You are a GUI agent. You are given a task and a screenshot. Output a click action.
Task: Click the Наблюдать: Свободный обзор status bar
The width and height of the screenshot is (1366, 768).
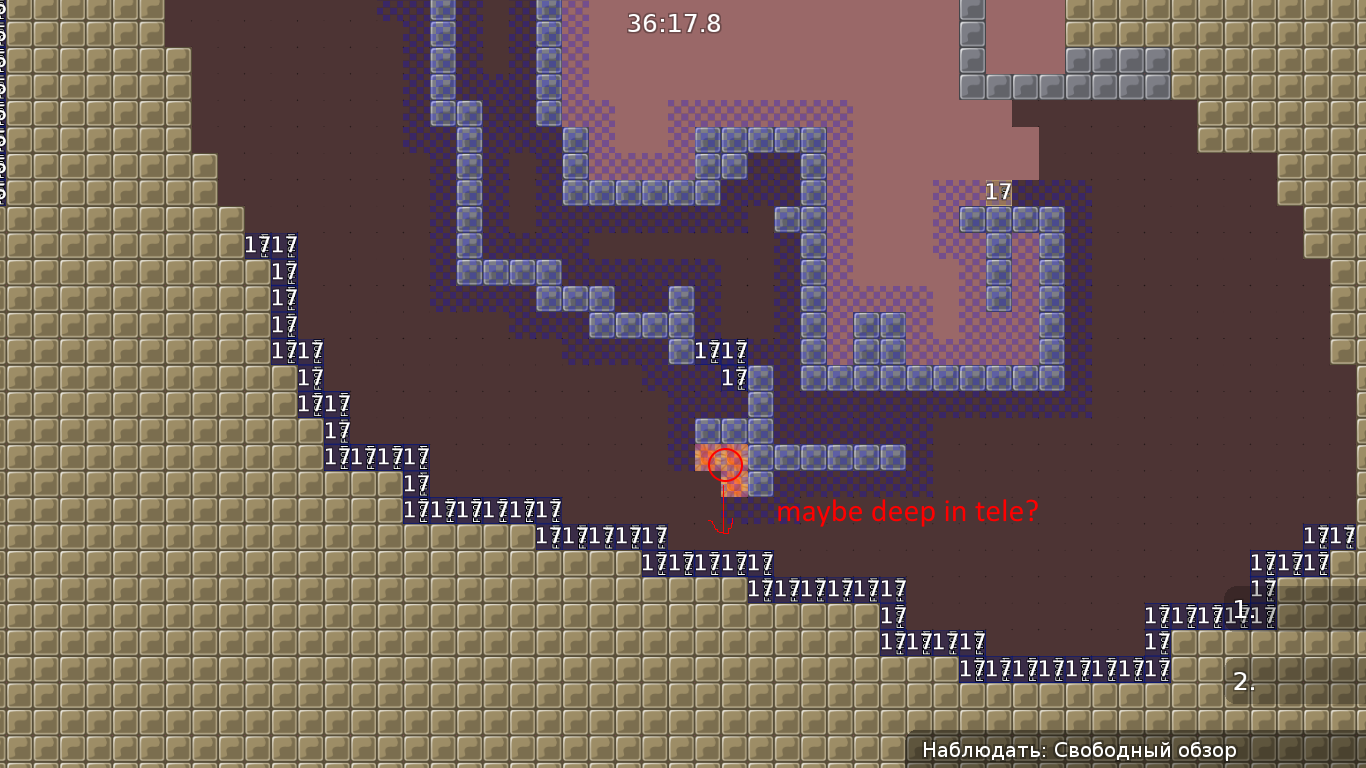point(1079,748)
